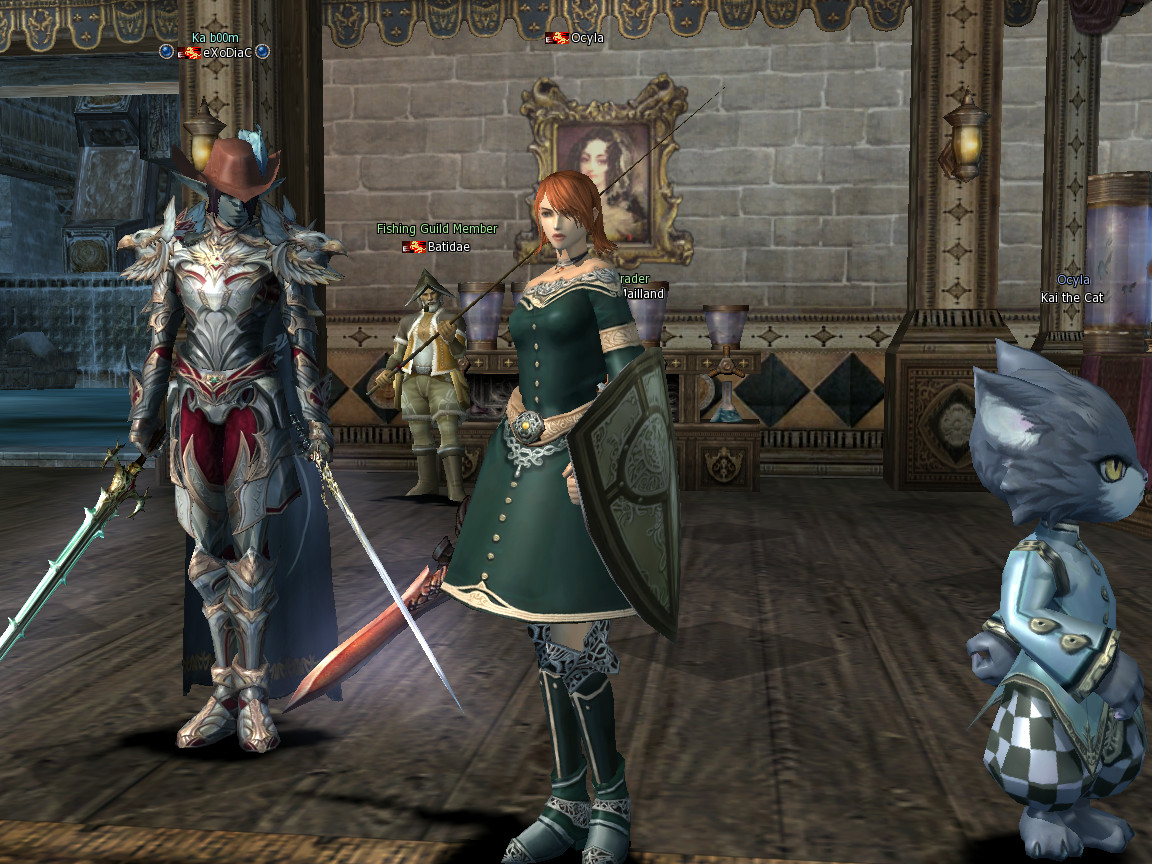Select the Ocyla nameplate with clan crest
The width and height of the screenshot is (1152, 864).
pyautogui.click(x=587, y=38)
